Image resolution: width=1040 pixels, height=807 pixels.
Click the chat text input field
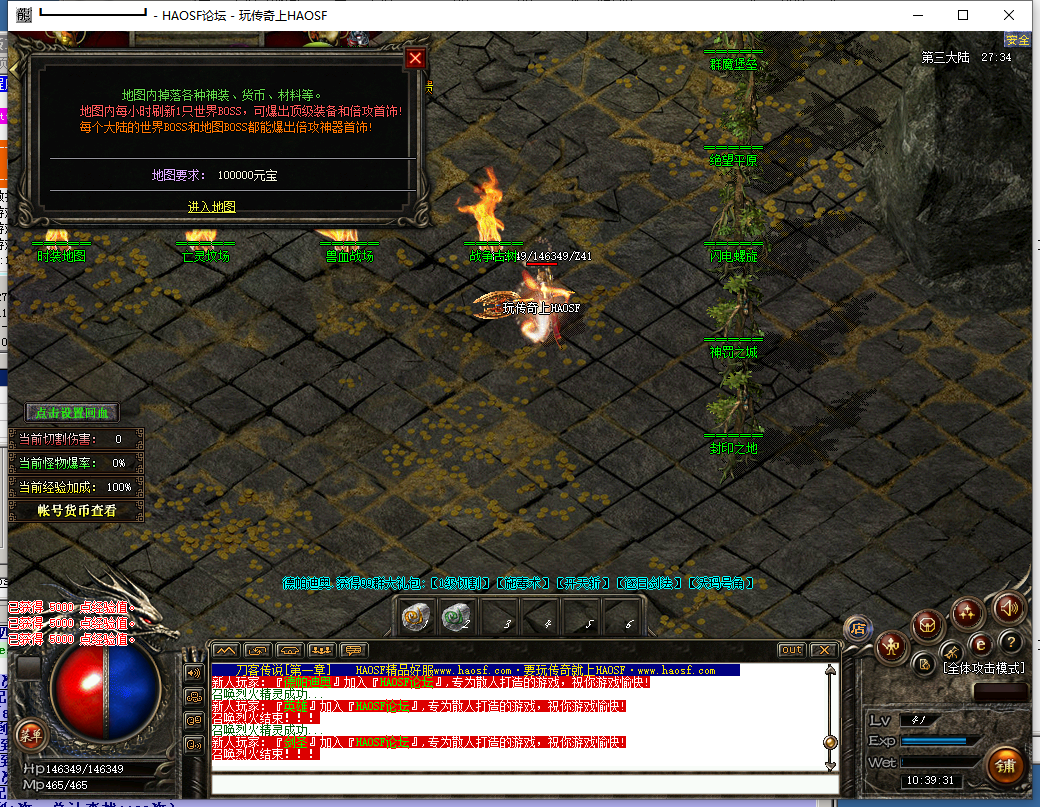[x=520, y=784]
